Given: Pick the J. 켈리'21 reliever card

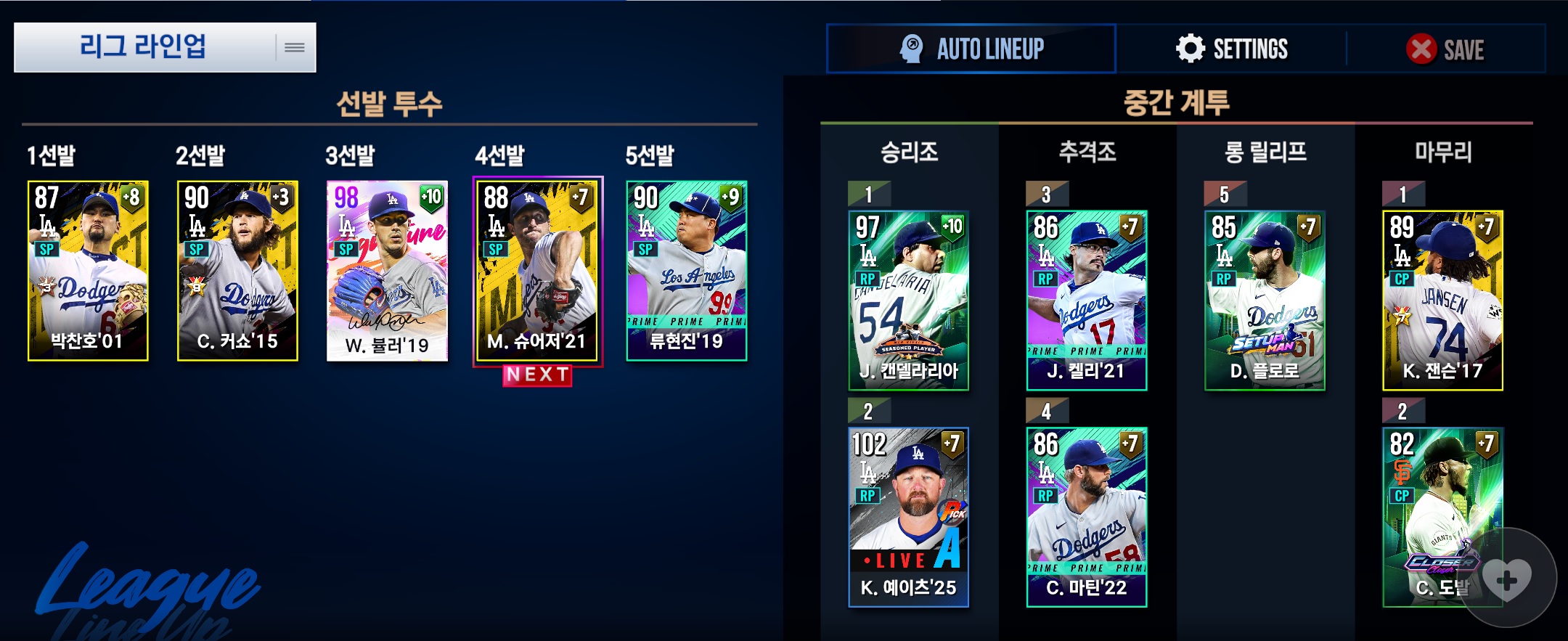Looking at the screenshot, I should 1086,300.
